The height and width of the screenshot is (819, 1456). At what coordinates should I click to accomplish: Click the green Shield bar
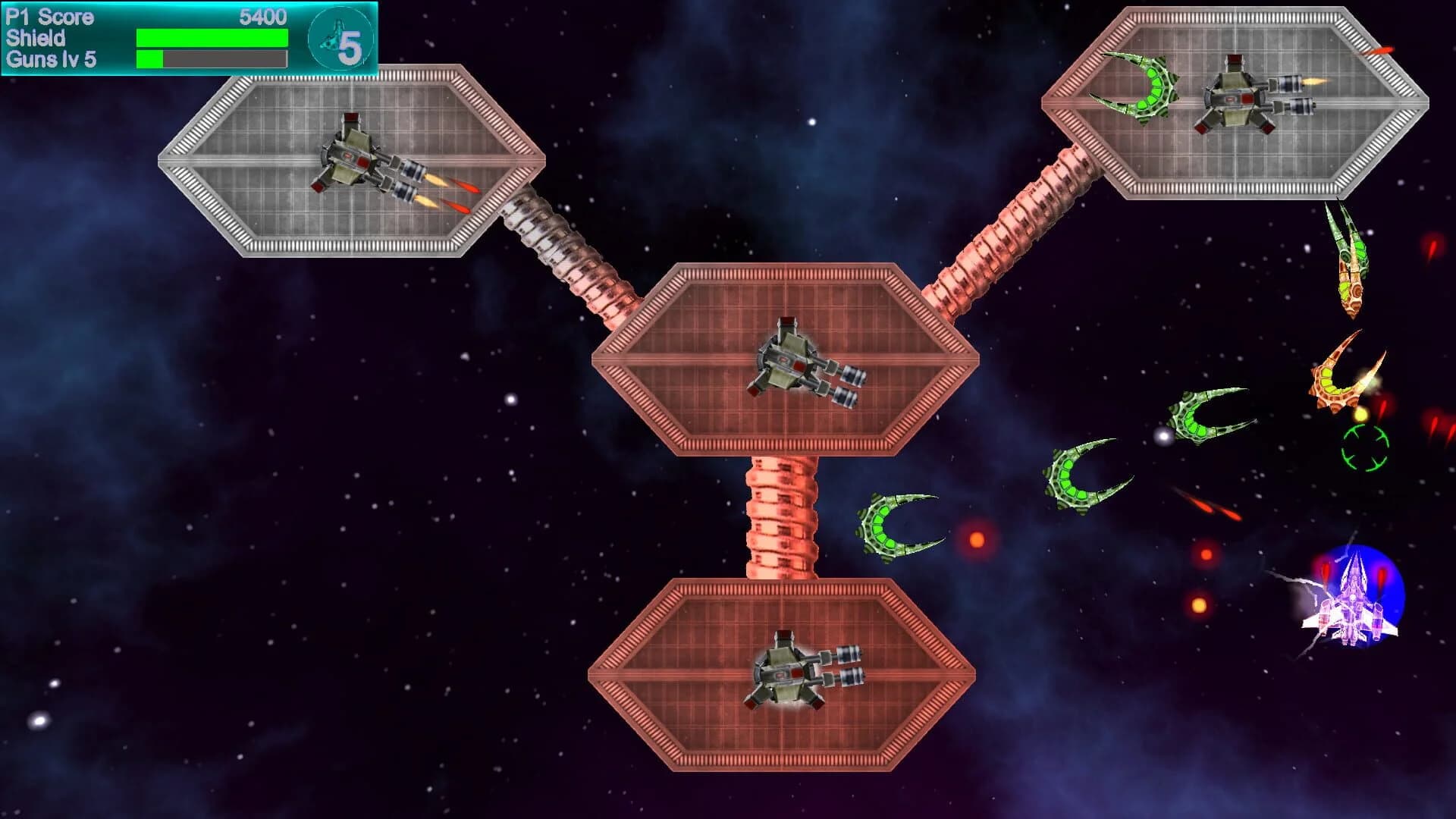tap(211, 36)
